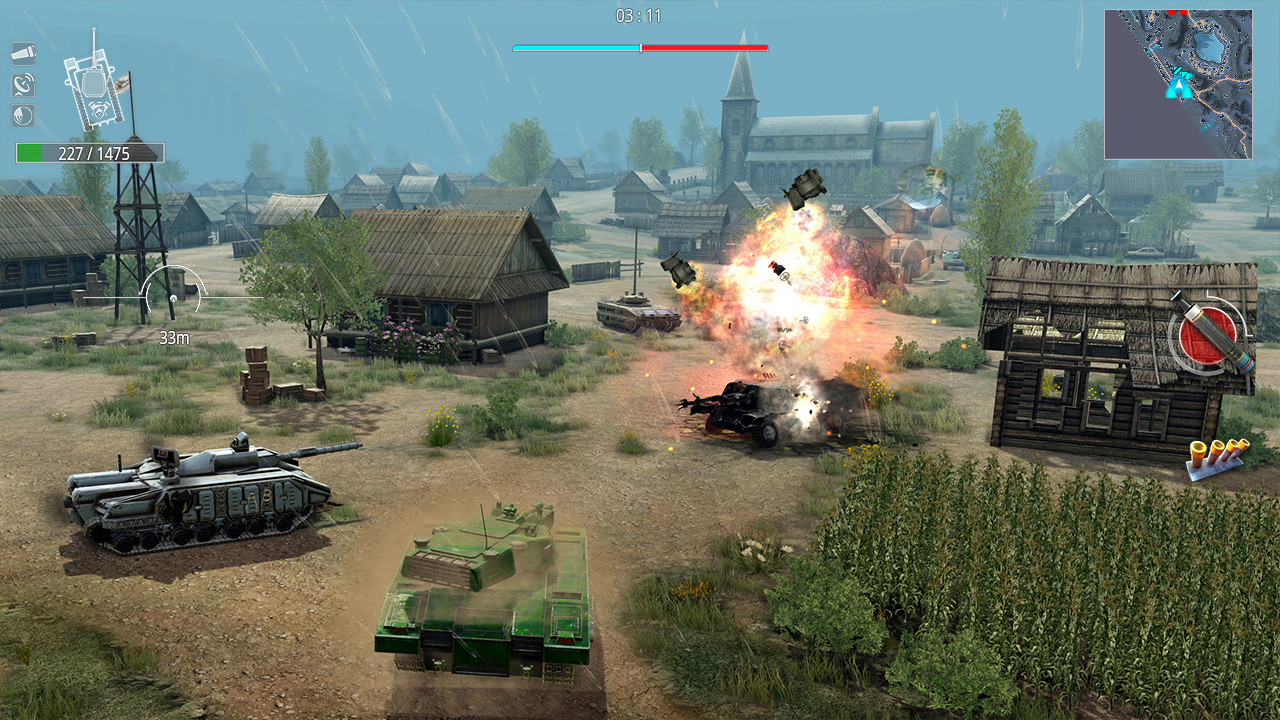Click the battle timer showing 03:11
The height and width of the screenshot is (720, 1280).
[638, 15]
